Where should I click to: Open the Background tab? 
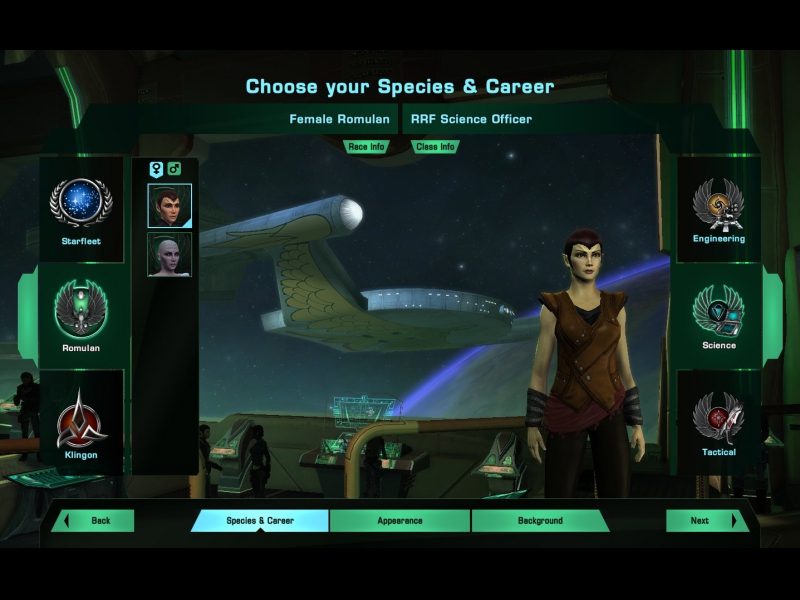click(x=540, y=521)
